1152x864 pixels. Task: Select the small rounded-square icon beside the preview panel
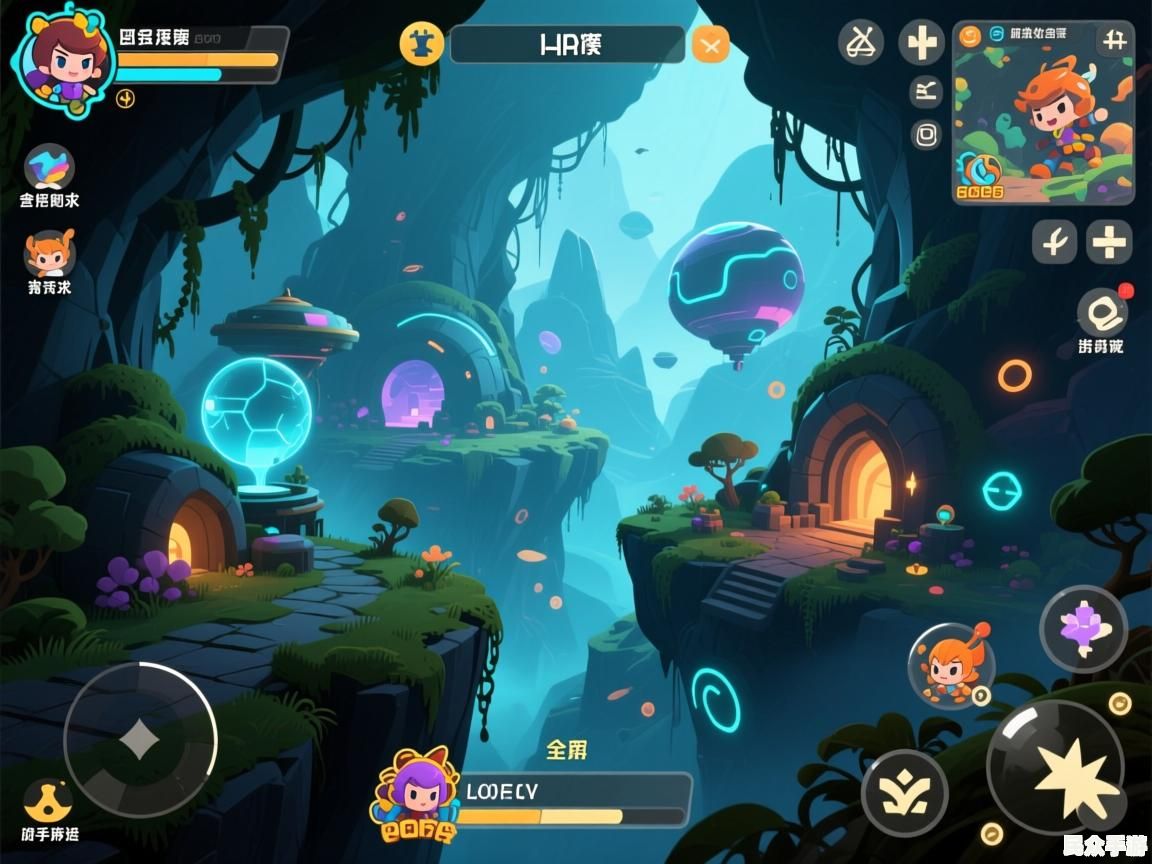tap(926, 135)
